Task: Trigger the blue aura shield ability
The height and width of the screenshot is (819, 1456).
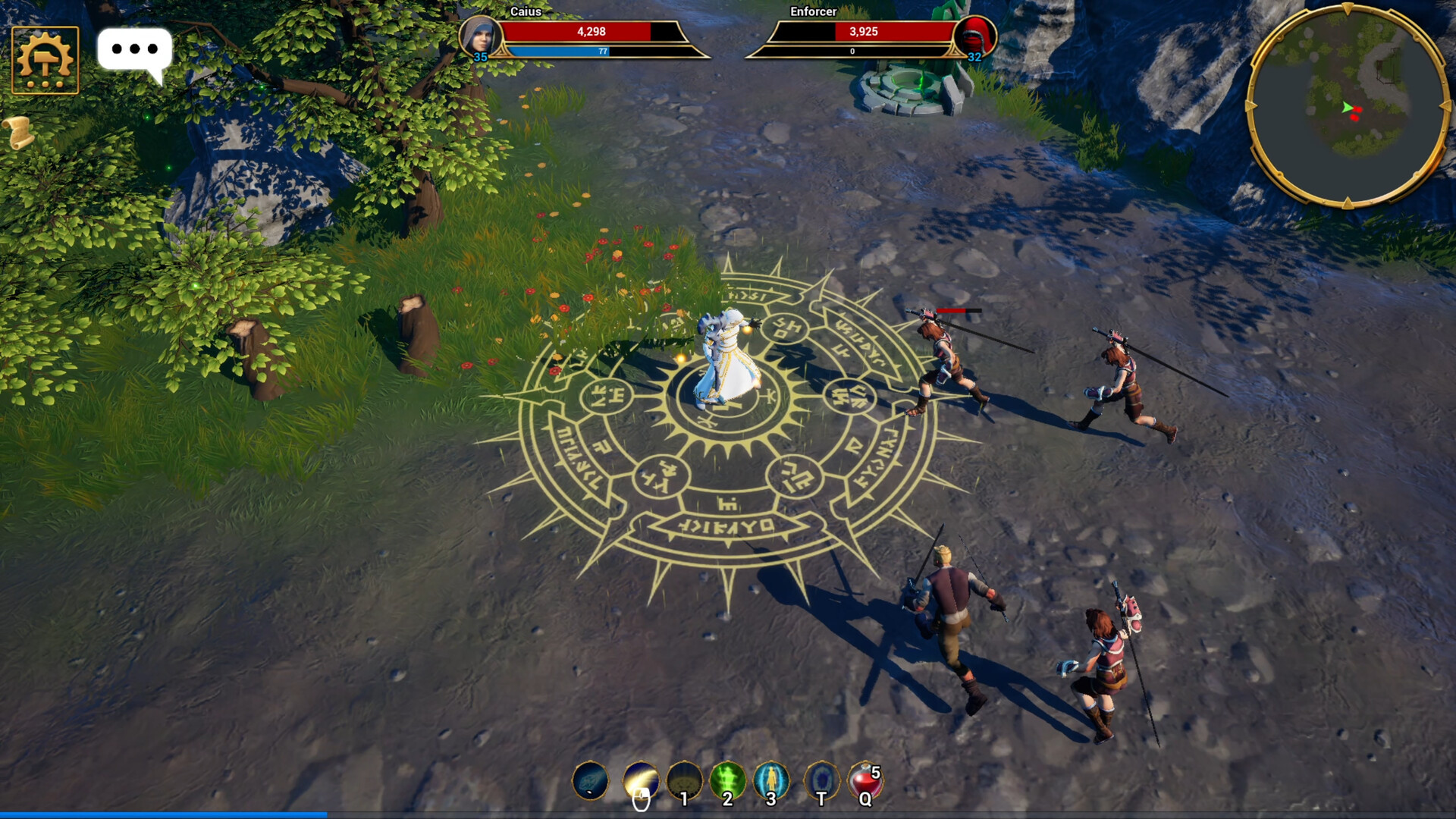Action: point(771,780)
